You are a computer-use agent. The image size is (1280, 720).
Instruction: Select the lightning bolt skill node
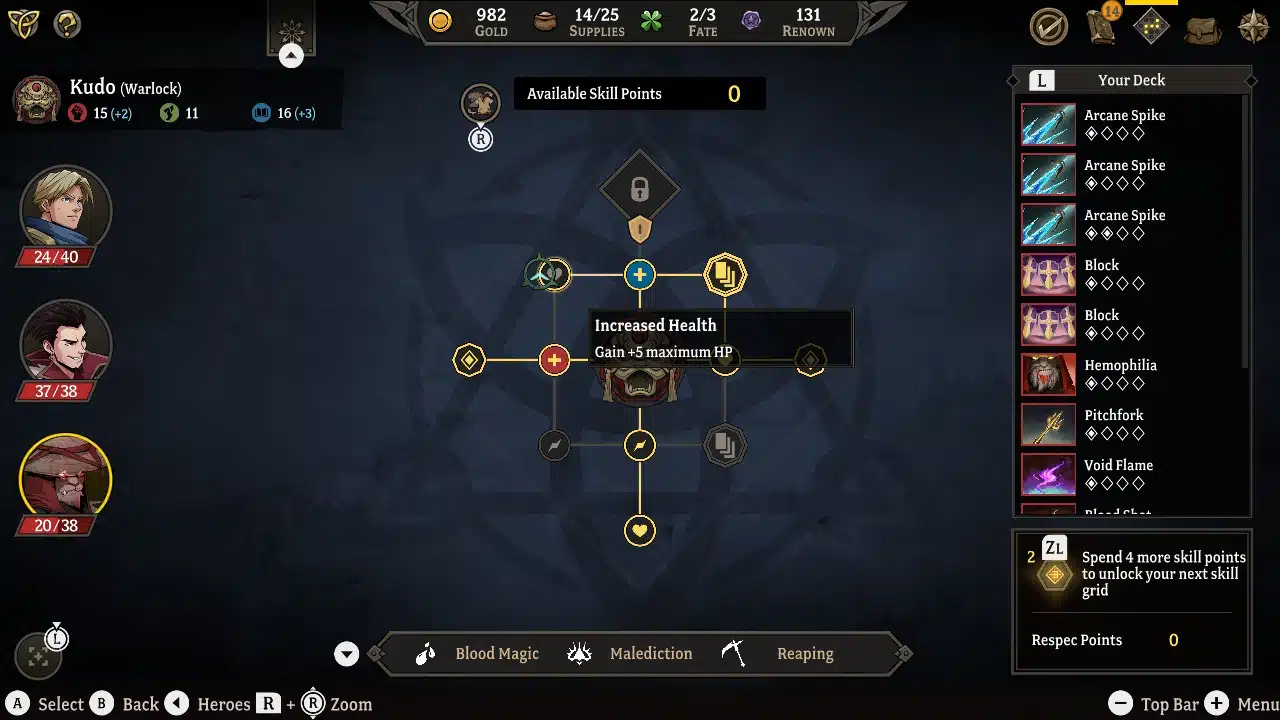640,445
